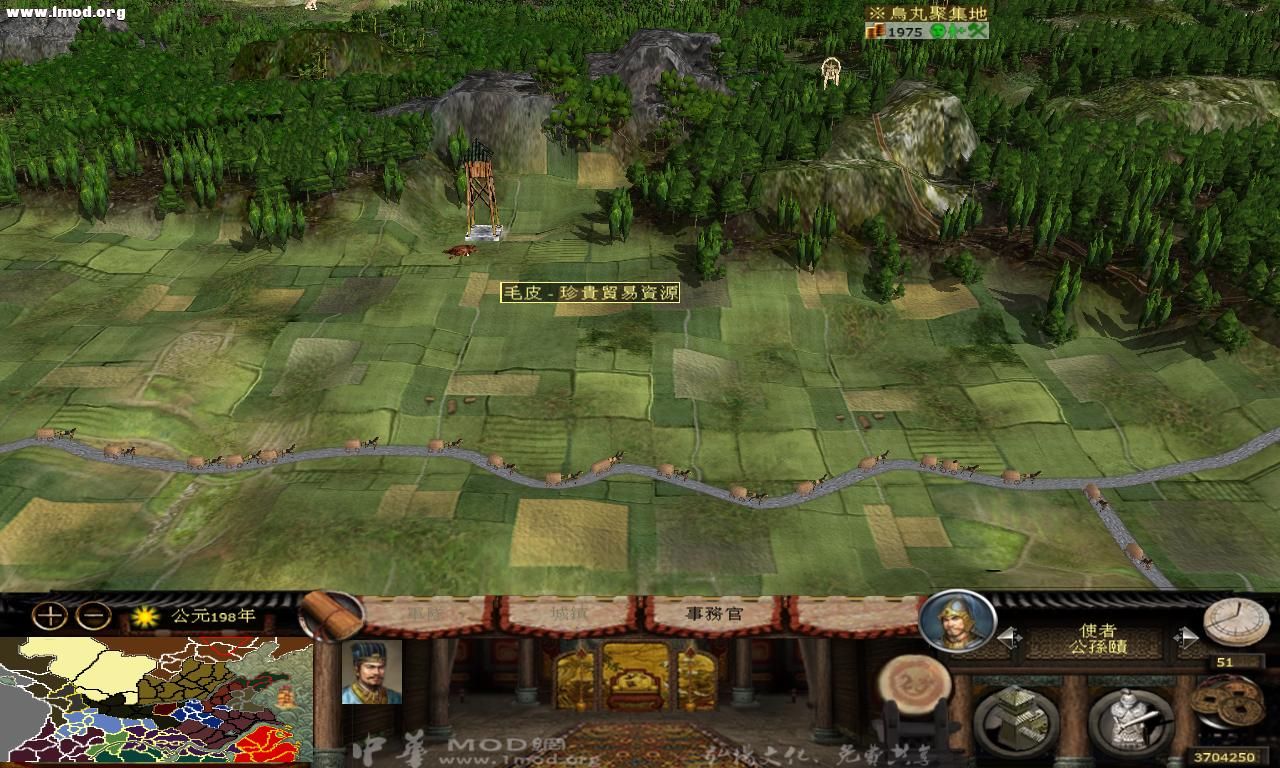Open the rolled scroll icon beside the tabs
Viewport: 1280px width, 768px height.
pos(330,614)
